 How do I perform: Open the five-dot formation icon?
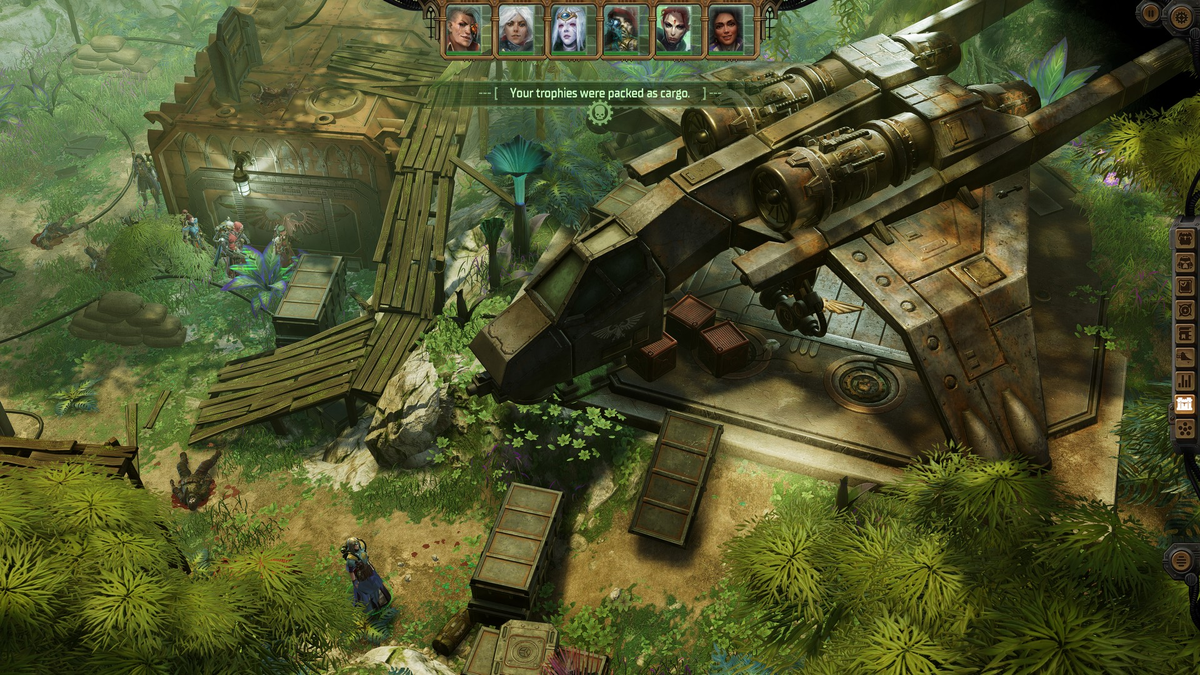tap(1185, 429)
